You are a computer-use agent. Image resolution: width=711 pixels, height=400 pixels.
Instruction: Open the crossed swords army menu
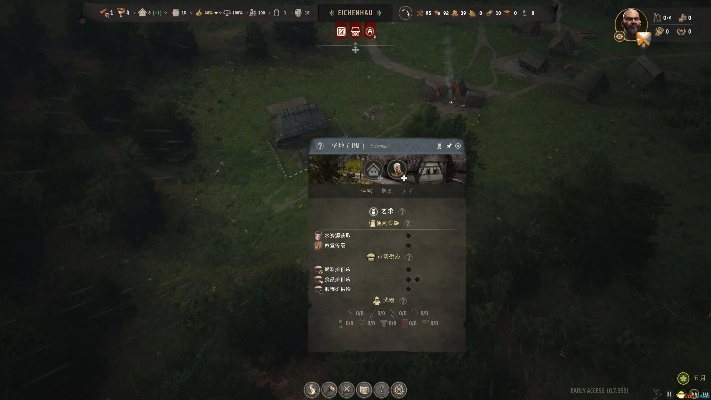click(x=346, y=389)
